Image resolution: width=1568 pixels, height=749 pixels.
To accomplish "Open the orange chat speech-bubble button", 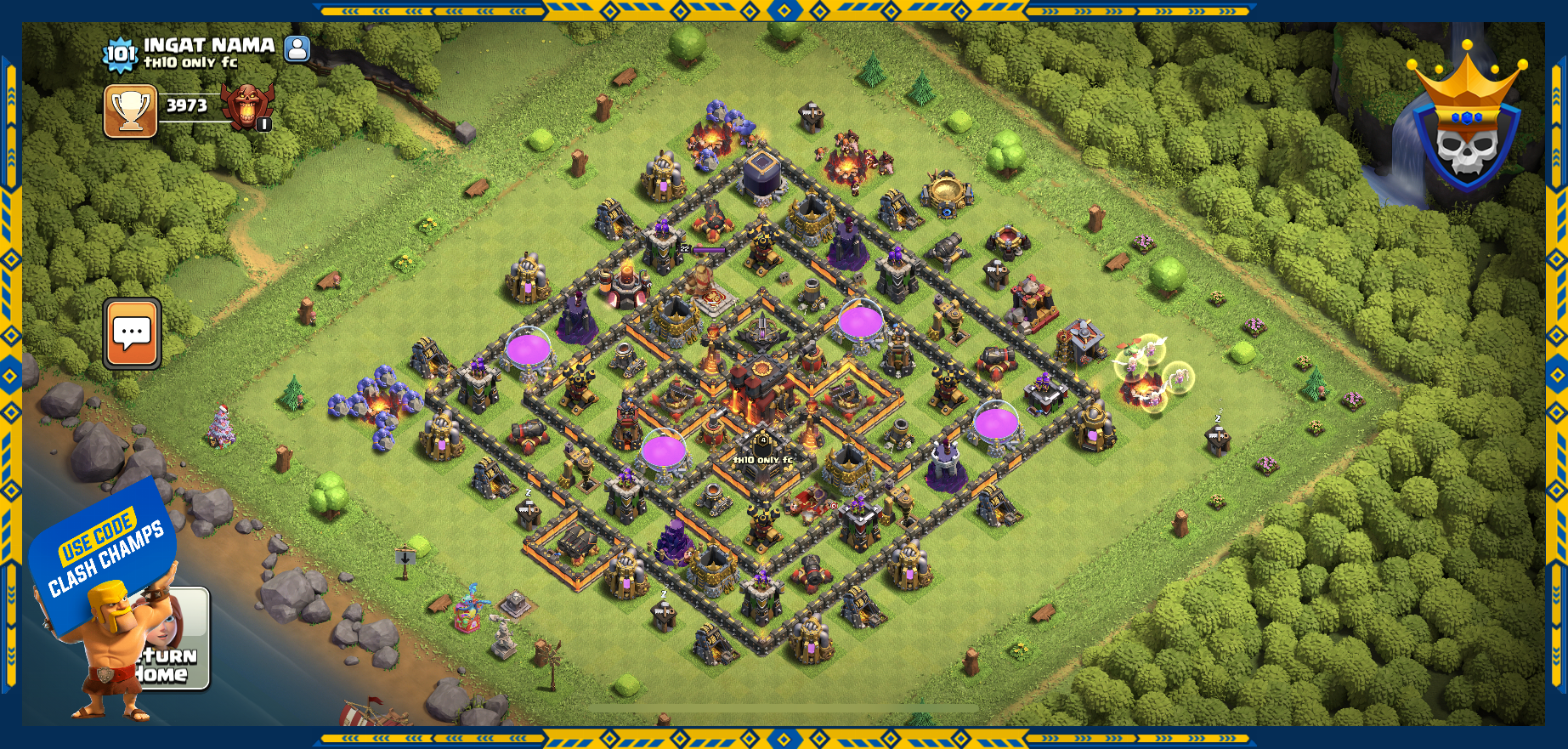I will click(132, 333).
